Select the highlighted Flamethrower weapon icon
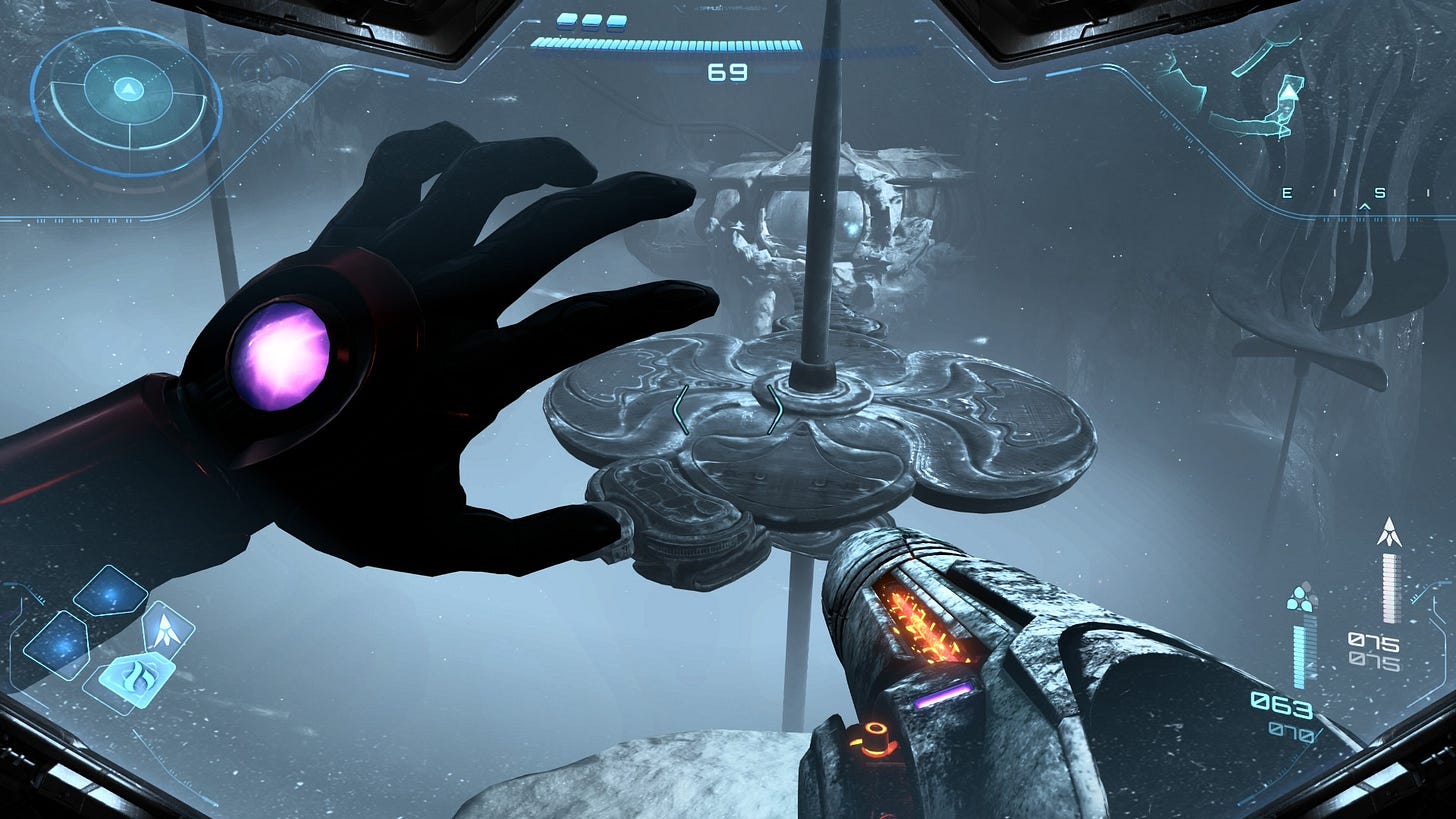Image resolution: width=1456 pixels, height=819 pixels. pyautogui.click(x=139, y=677)
